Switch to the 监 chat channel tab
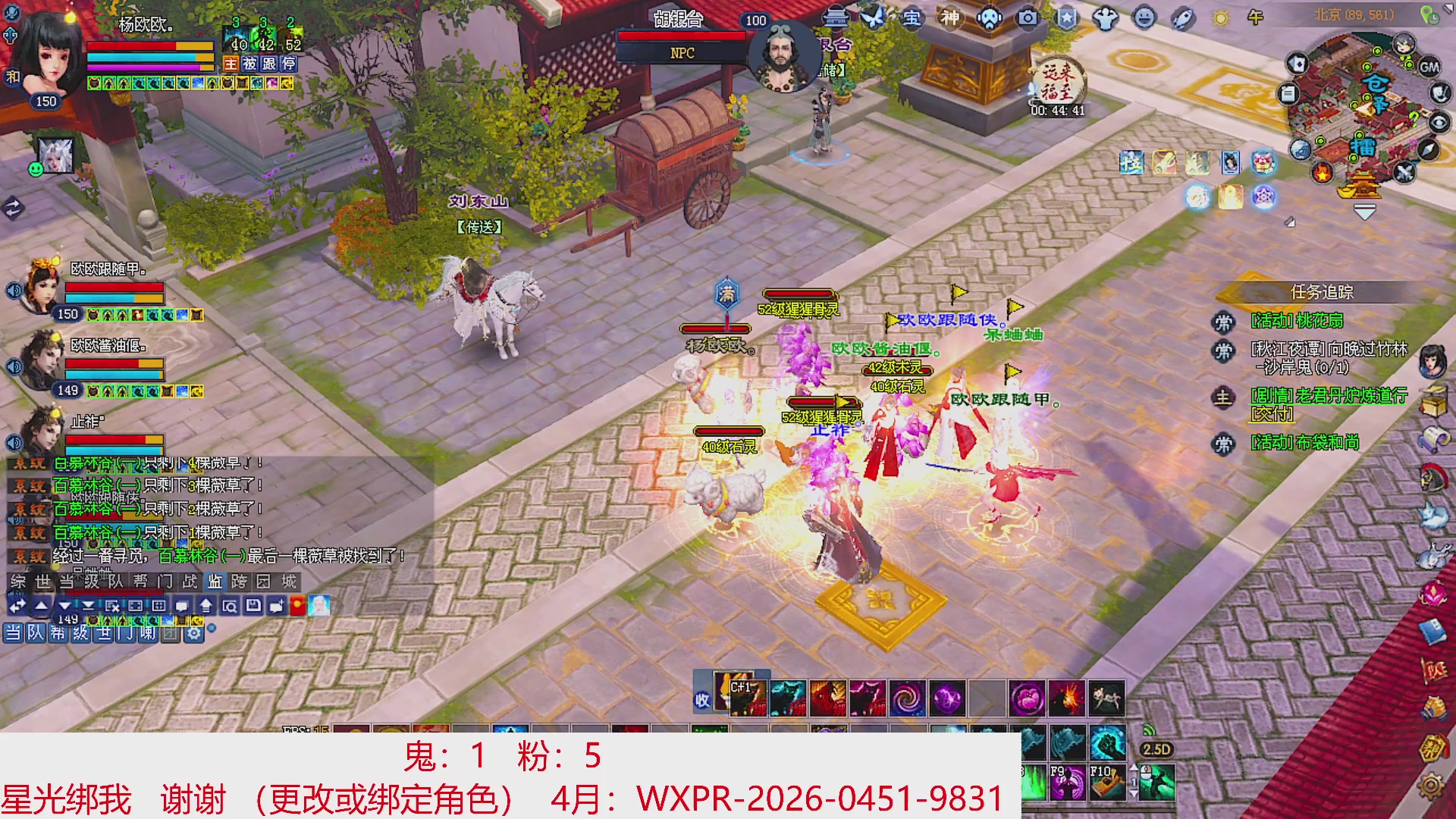Image resolution: width=1456 pixels, height=819 pixels. click(213, 584)
